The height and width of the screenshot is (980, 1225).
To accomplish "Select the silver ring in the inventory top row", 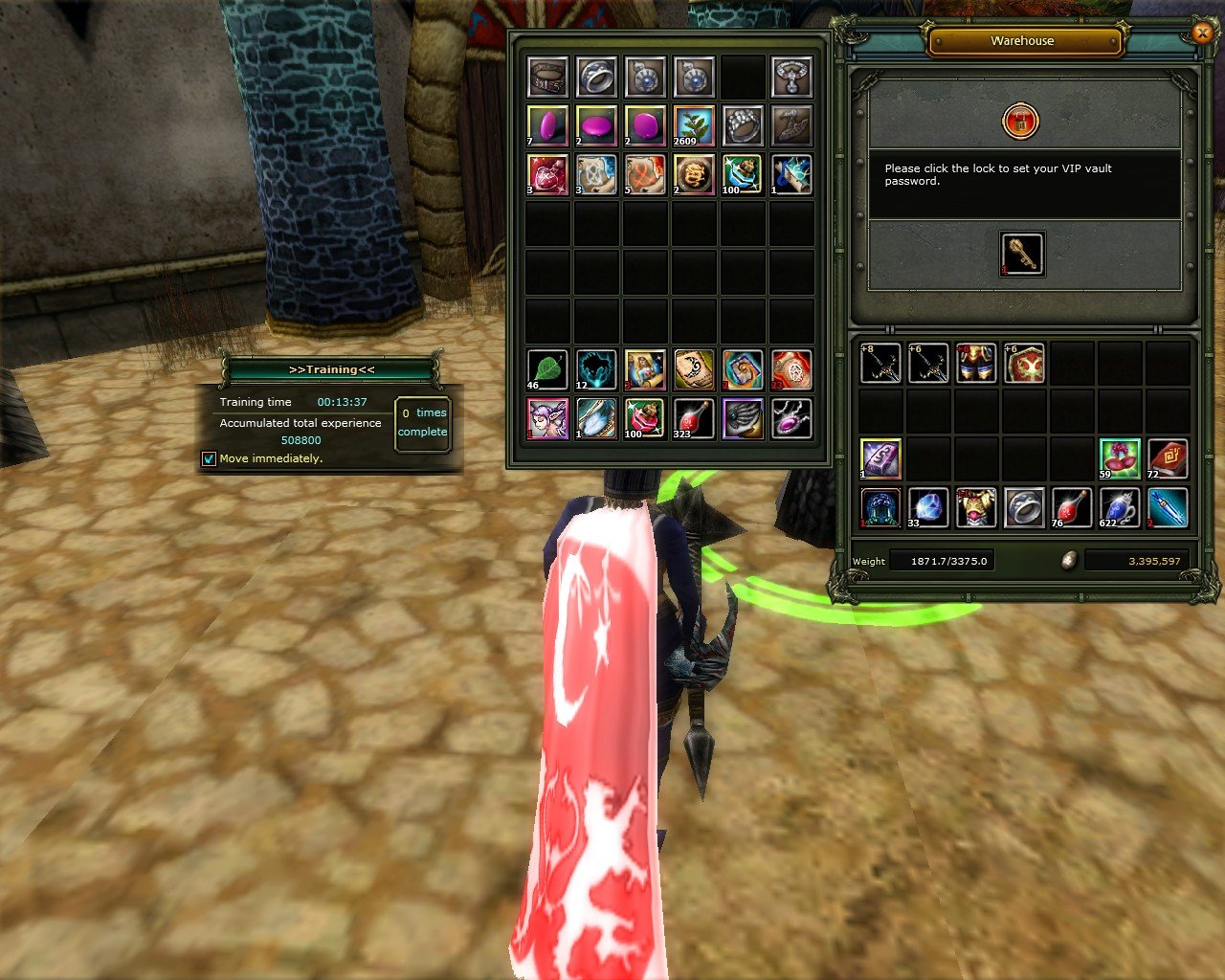I will click(596, 77).
